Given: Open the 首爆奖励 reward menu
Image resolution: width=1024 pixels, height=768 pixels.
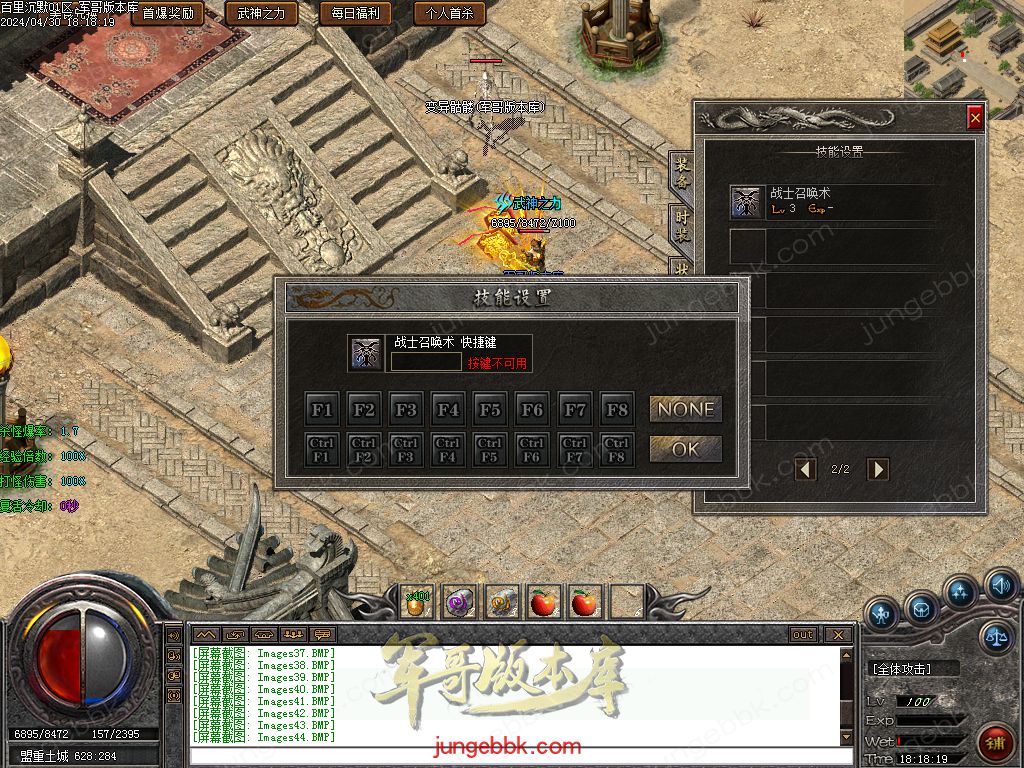Looking at the screenshot, I should click(167, 14).
